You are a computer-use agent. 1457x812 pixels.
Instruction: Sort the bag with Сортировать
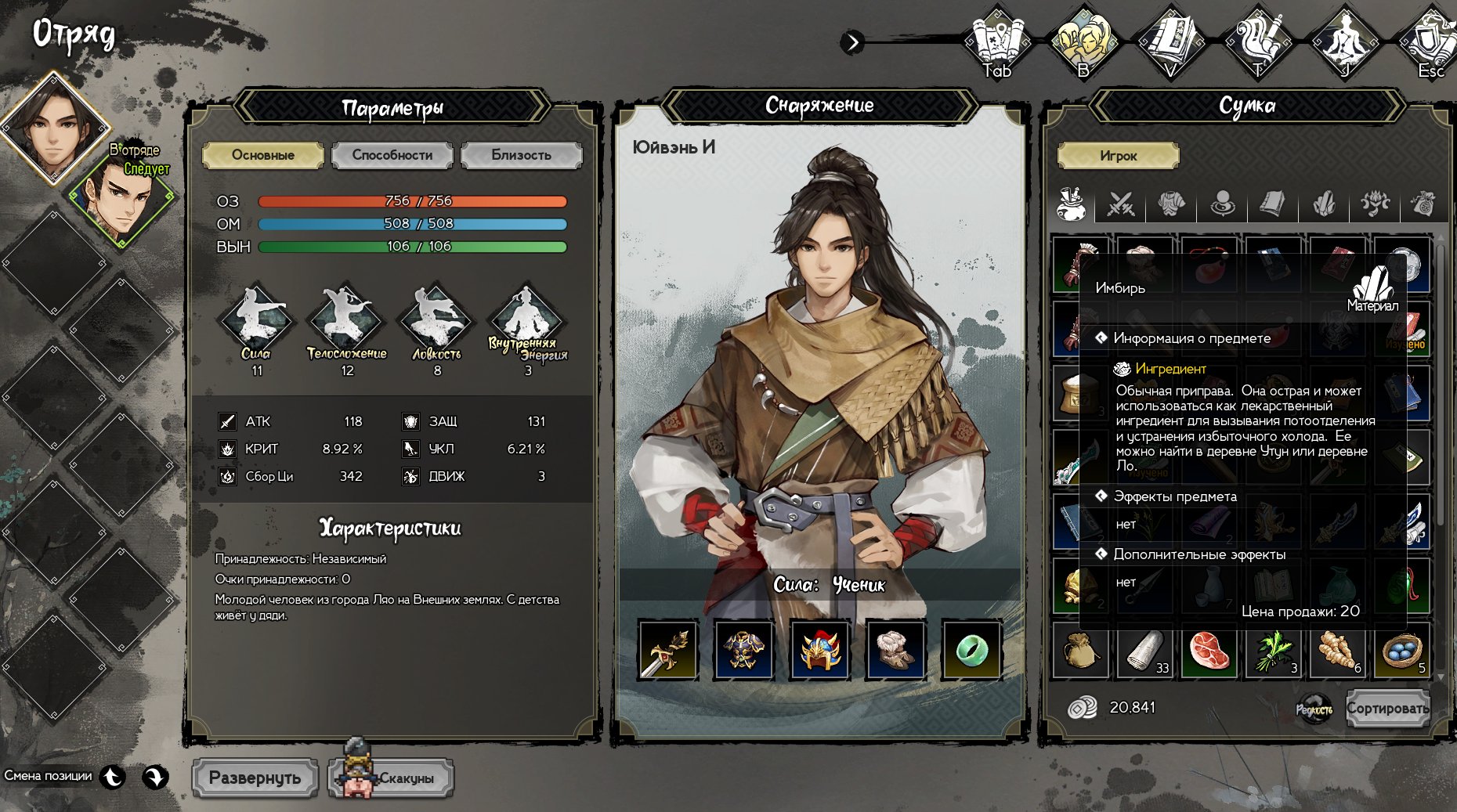tap(1387, 709)
